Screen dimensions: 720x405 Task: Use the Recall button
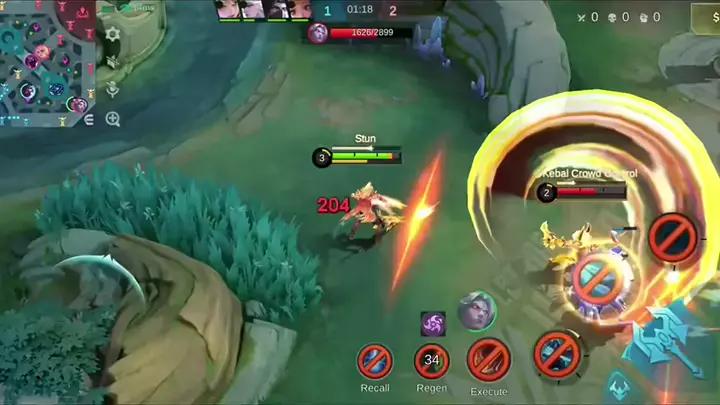[x=375, y=361]
